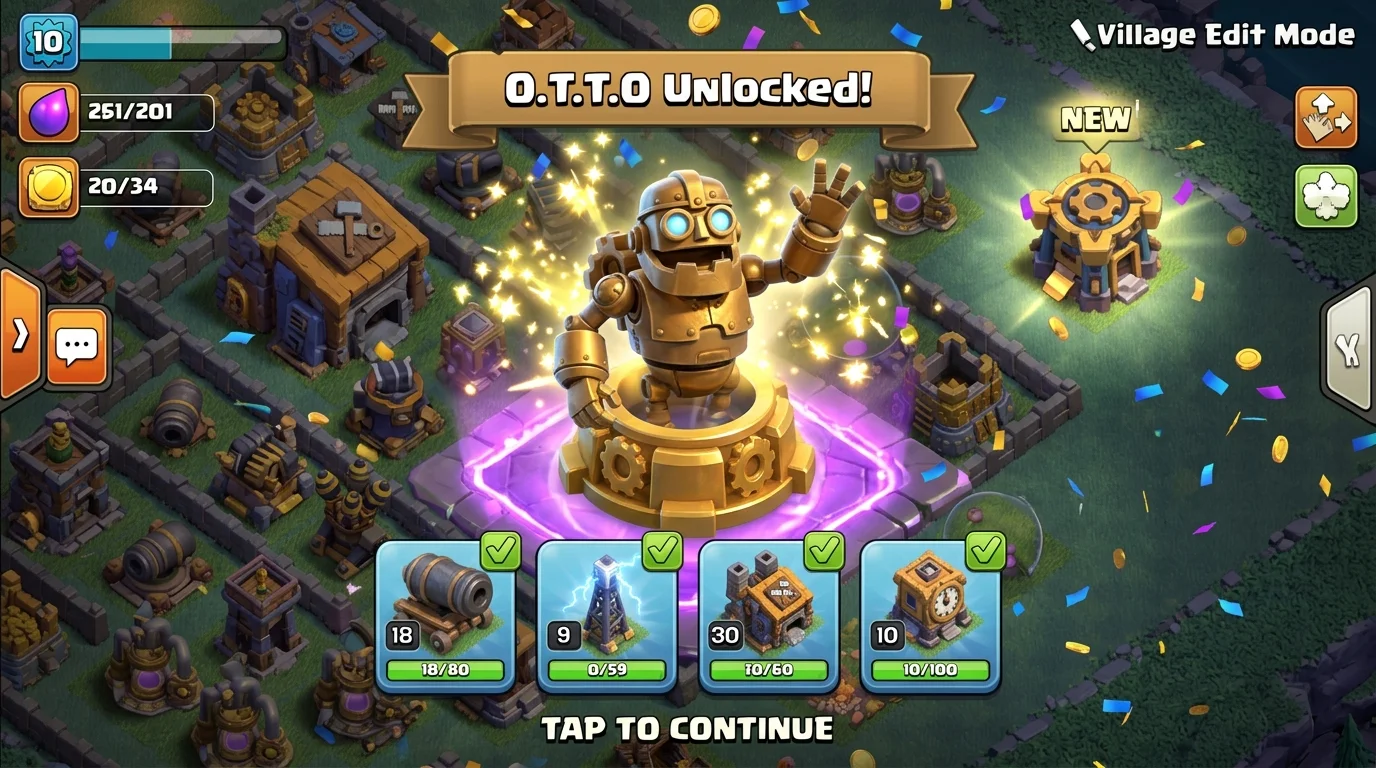Viewport: 1376px width, 768px height.
Task: Open the Village Edit Mode tool
Action: point(1326,117)
